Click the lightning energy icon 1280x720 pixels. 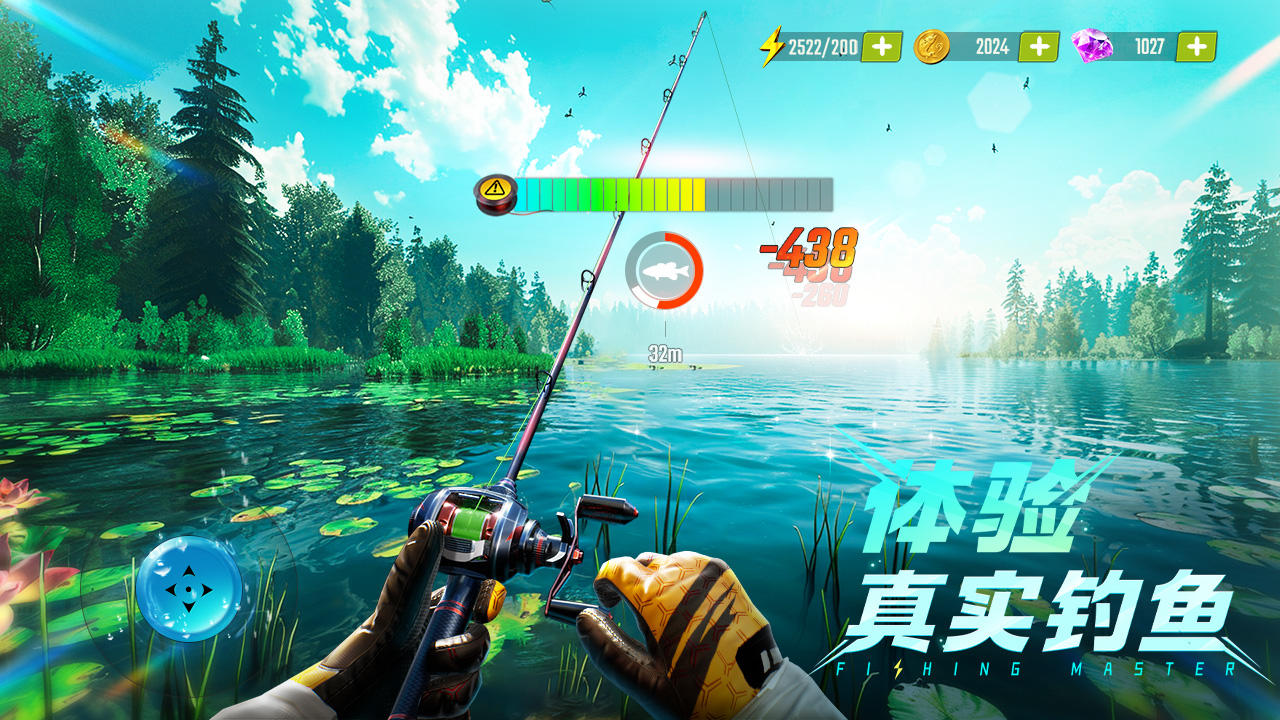(770, 43)
